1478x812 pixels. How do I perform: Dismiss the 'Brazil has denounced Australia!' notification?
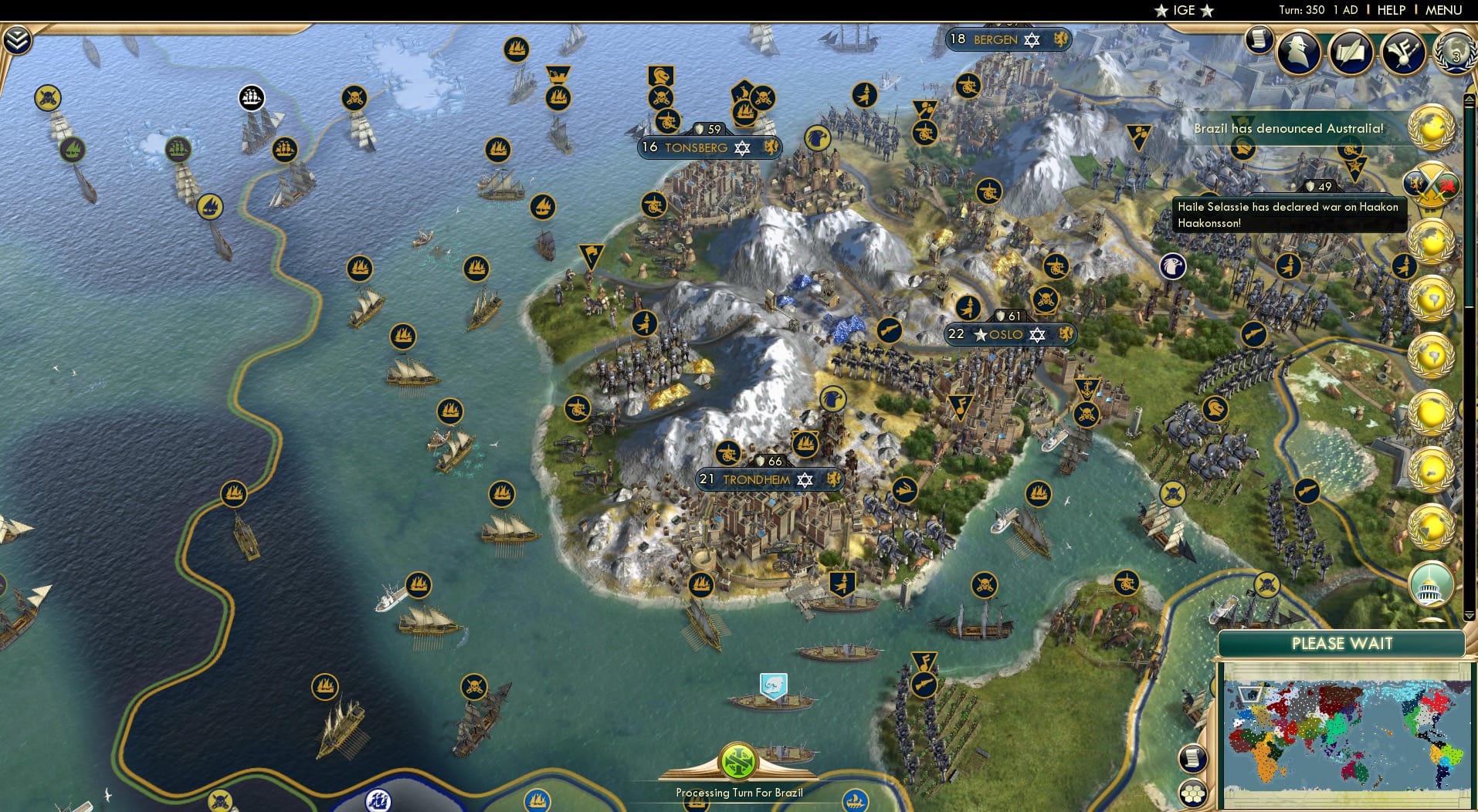[1288, 129]
